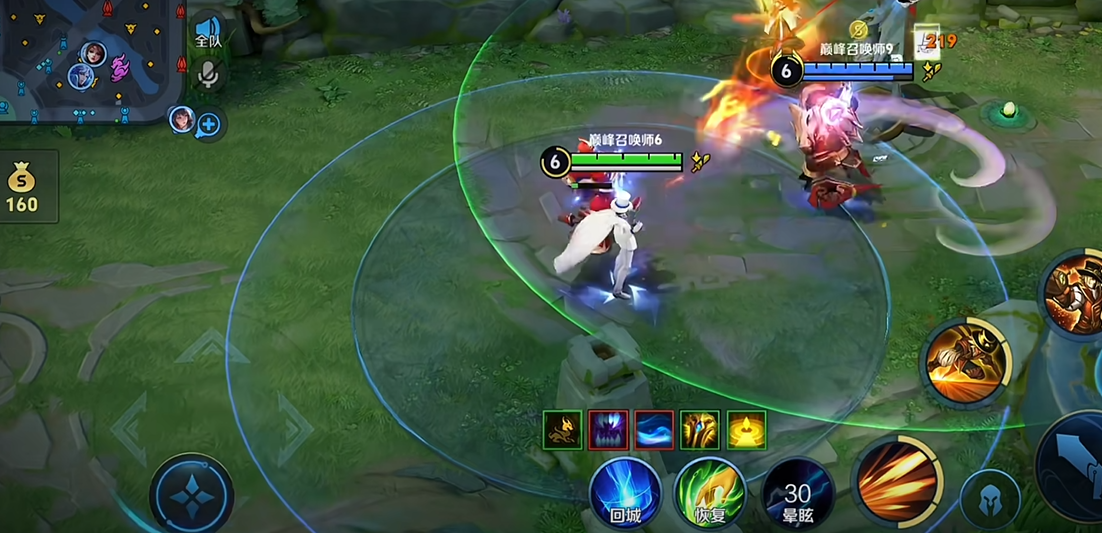Toggle the muted microphone button
Image resolution: width=1102 pixels, height=533 pixels.
point(208,73)
